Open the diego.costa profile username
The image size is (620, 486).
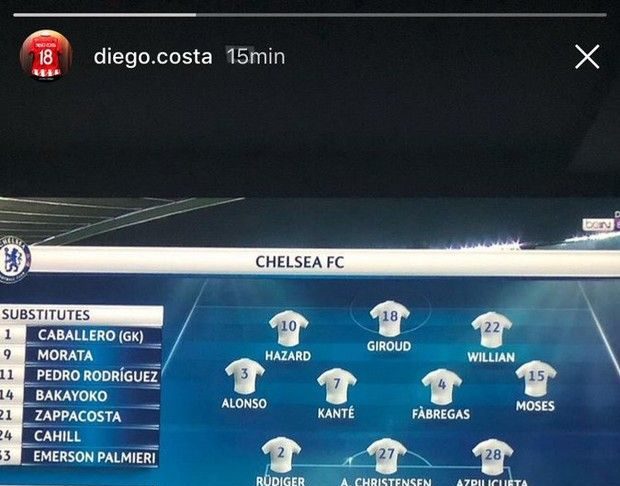pyautogui.click(x=152, y=57)
